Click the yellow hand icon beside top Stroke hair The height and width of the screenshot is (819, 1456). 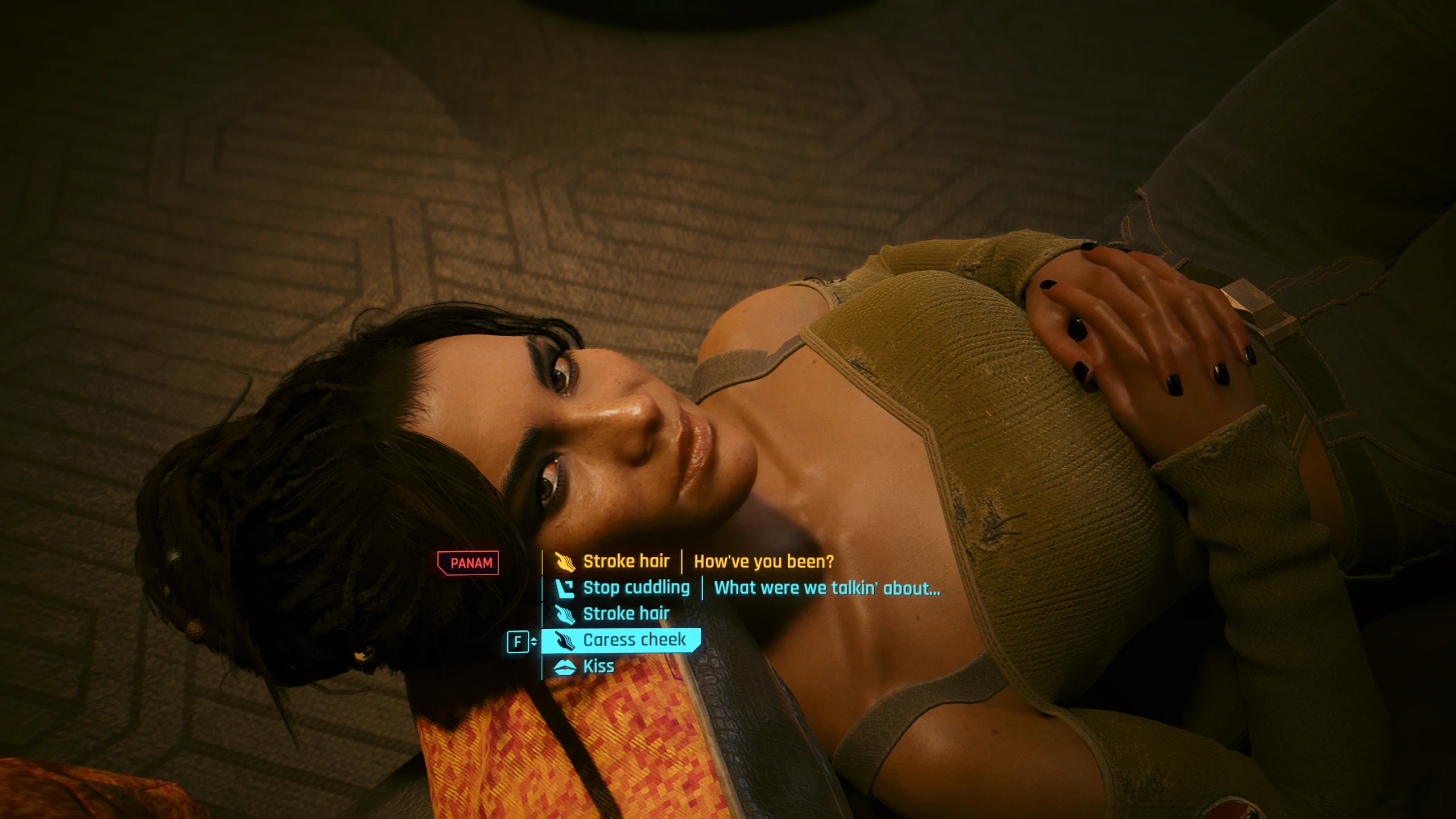tap(564, 561)
